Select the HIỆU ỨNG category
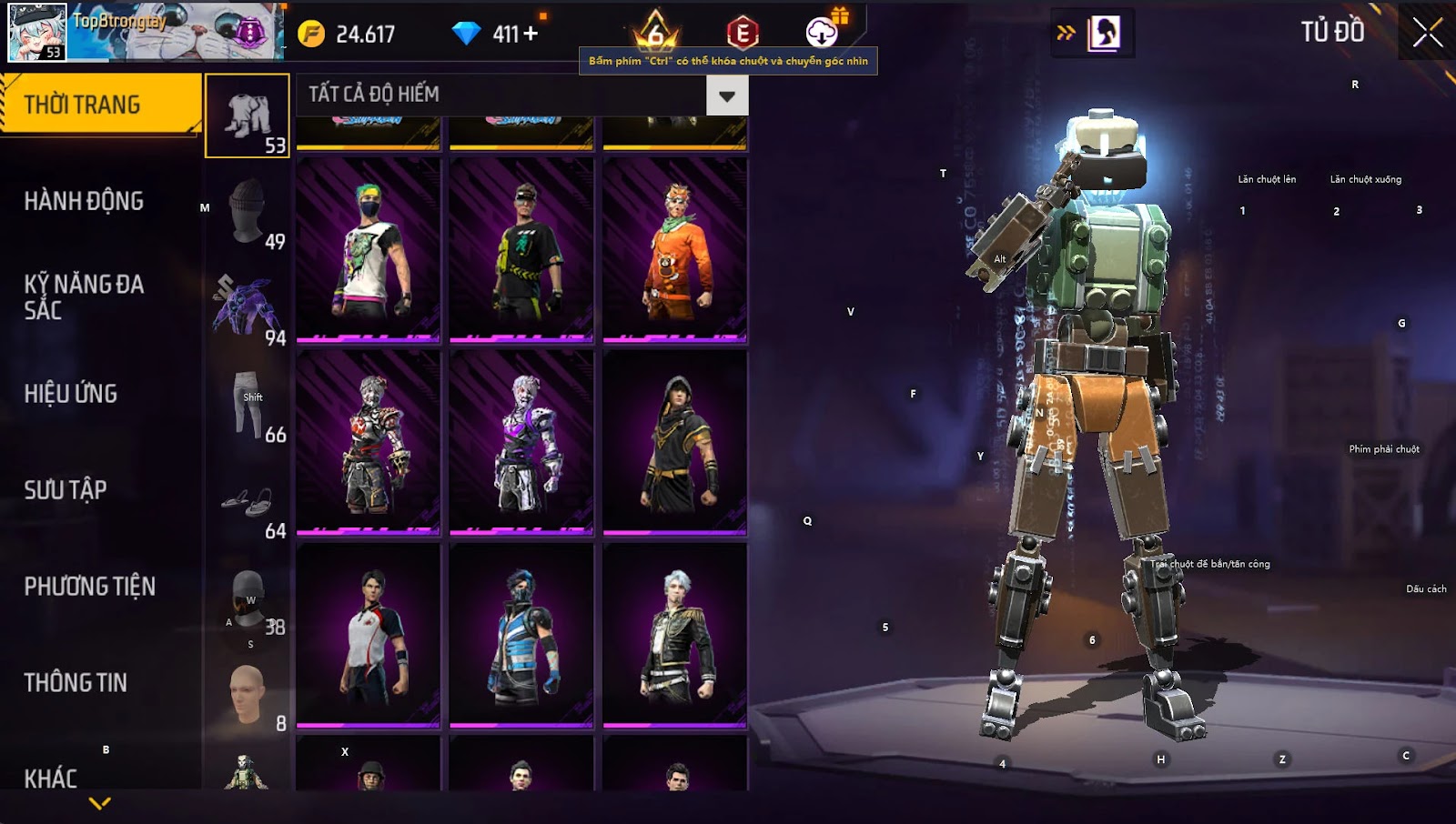Viewport: 1456px width, 824px height. click(x=71, y=394)
